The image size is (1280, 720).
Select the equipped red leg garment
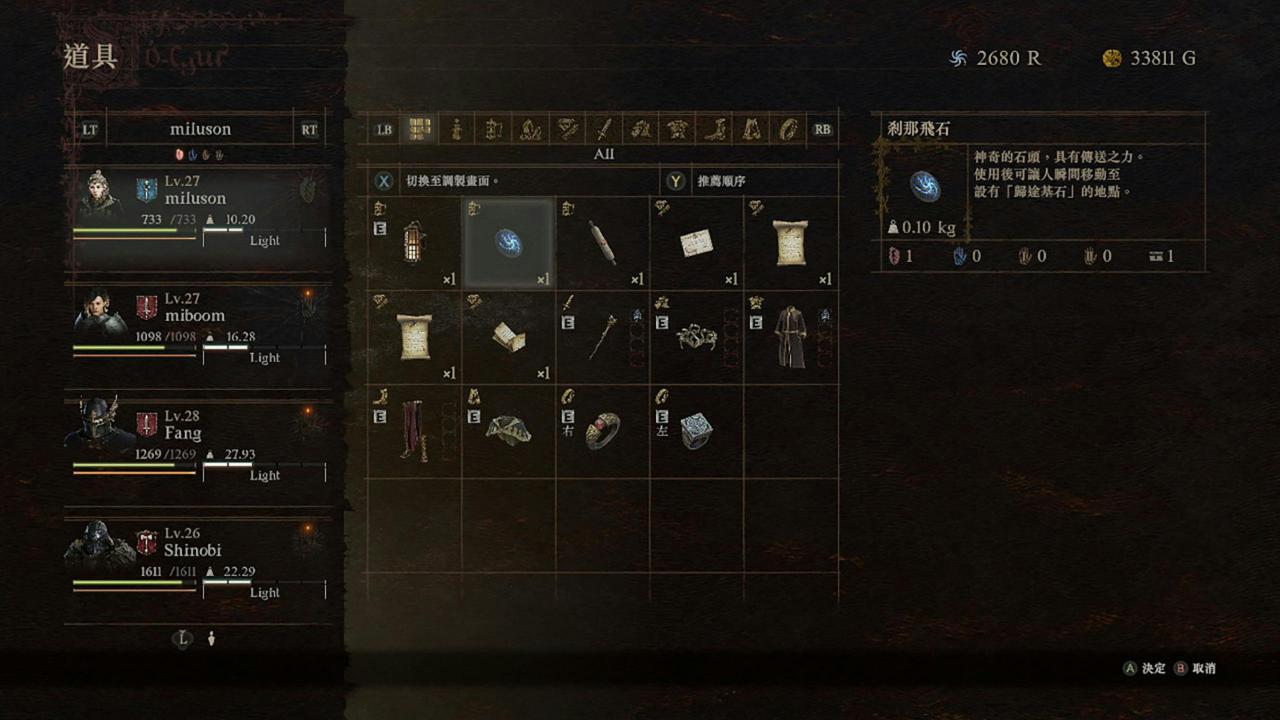414,431
